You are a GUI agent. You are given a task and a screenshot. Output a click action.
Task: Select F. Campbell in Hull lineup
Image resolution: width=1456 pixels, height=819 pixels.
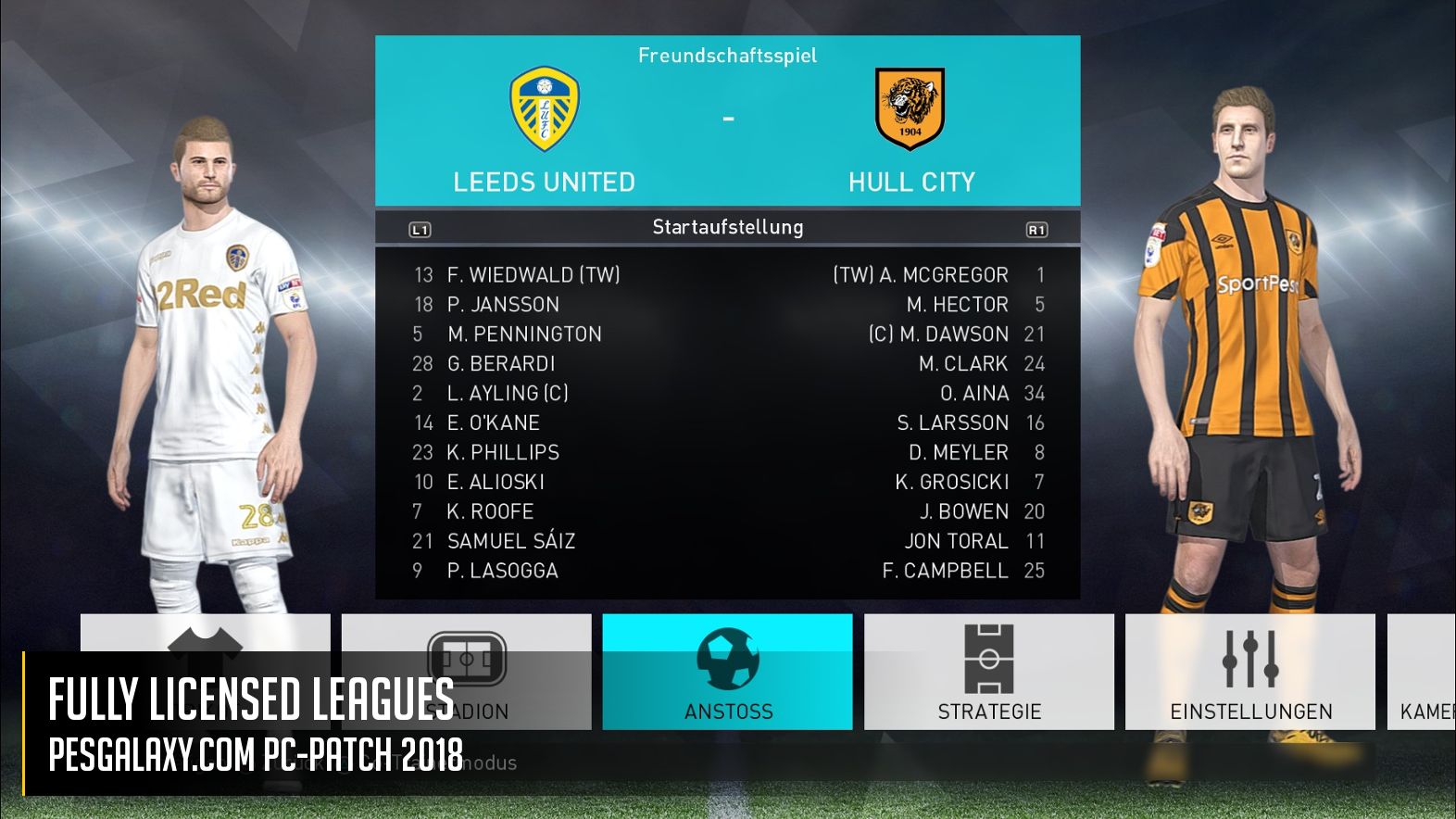(x=945, y=571)
